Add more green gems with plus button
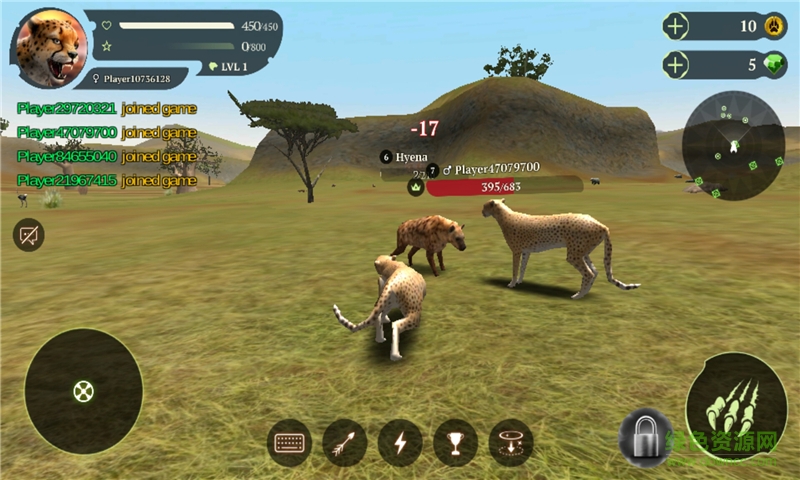 [x=677, y=65]
